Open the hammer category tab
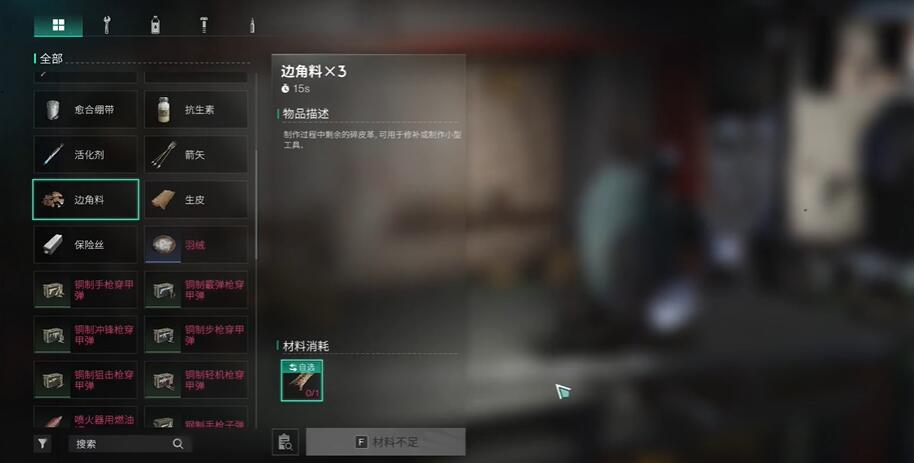The height and width of the screenshot is (463, 914). pos(203,25)
